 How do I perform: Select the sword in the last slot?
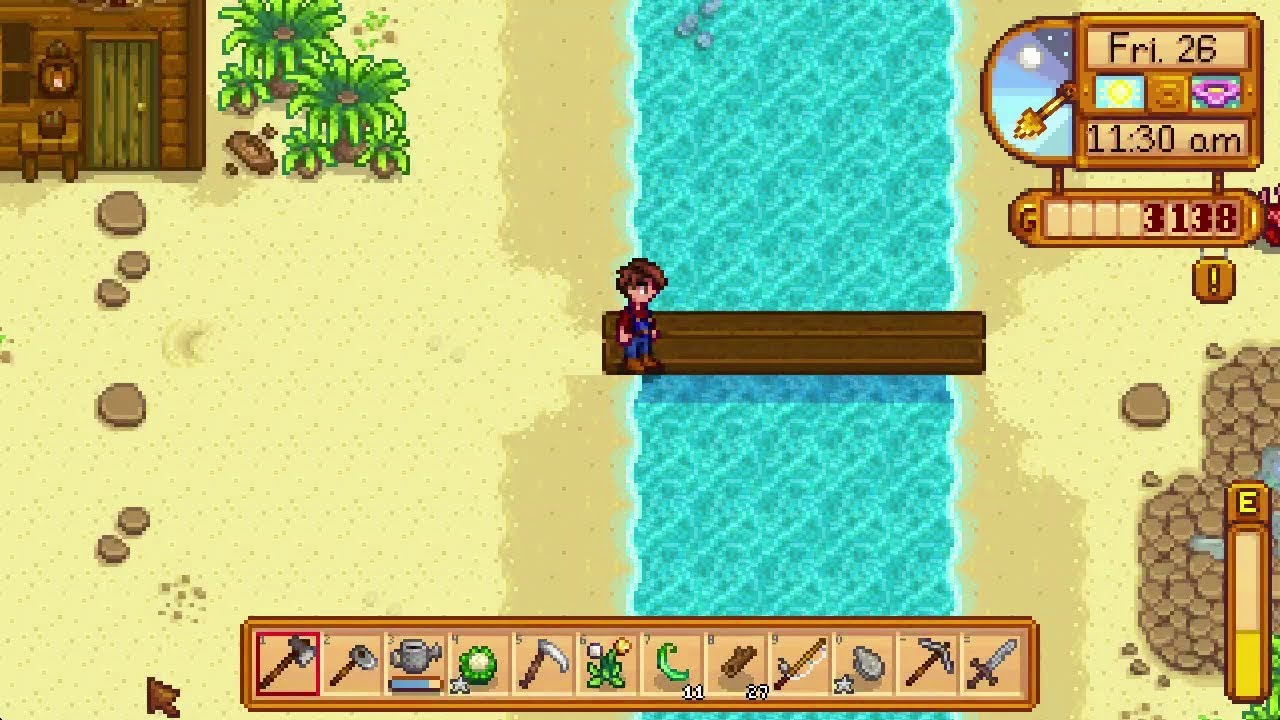[x=992, y=663]
